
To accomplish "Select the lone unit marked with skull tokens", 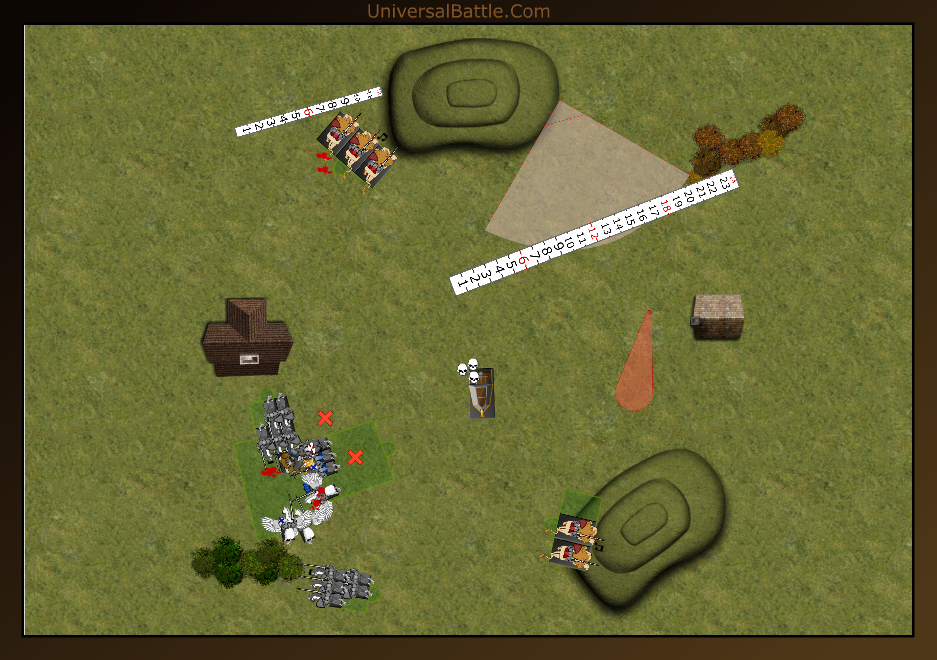I will 482,392.
